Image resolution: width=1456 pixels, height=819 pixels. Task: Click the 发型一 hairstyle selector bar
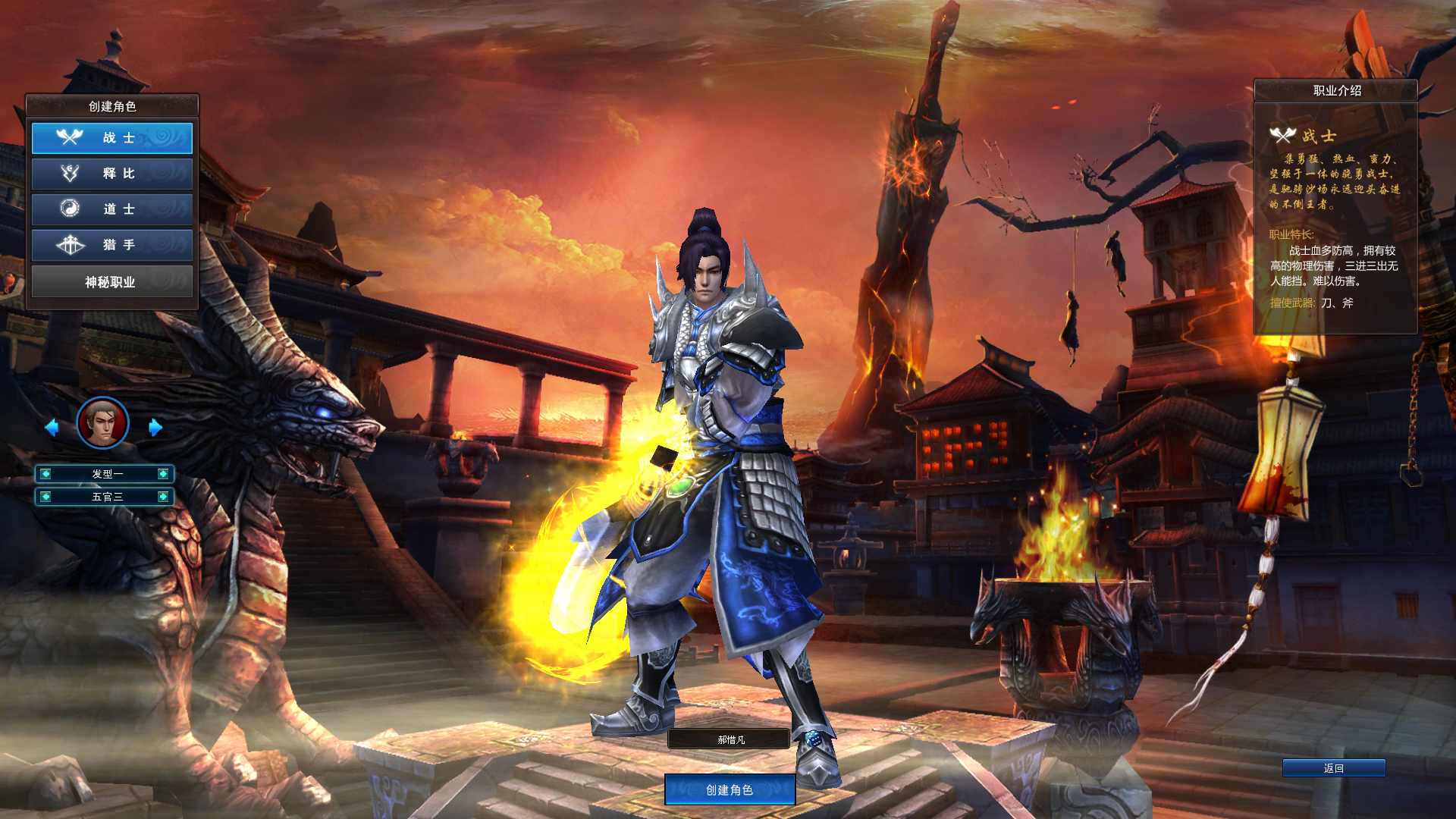click(x=105, y=474)
